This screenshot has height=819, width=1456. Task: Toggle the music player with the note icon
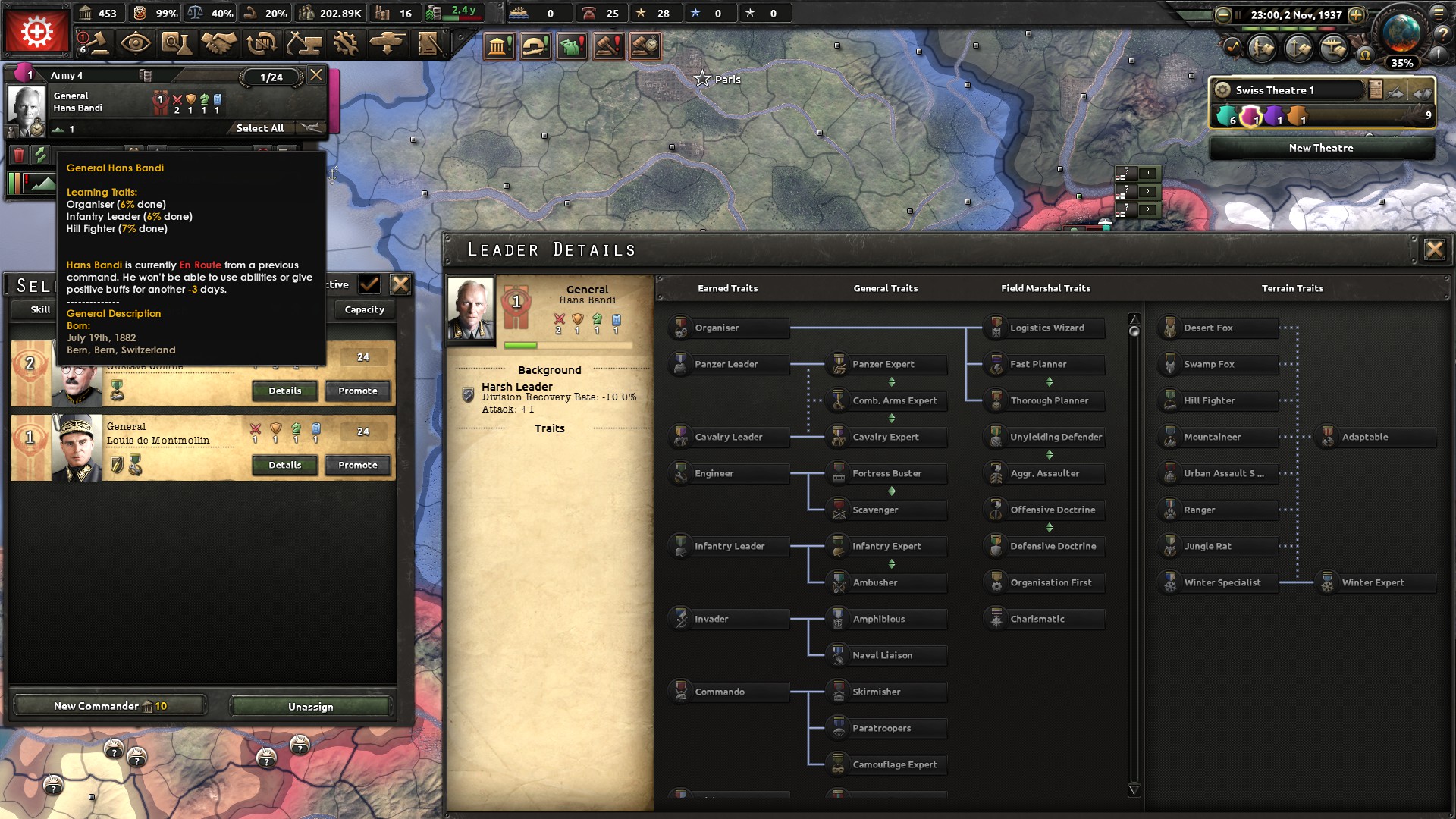1232,49
